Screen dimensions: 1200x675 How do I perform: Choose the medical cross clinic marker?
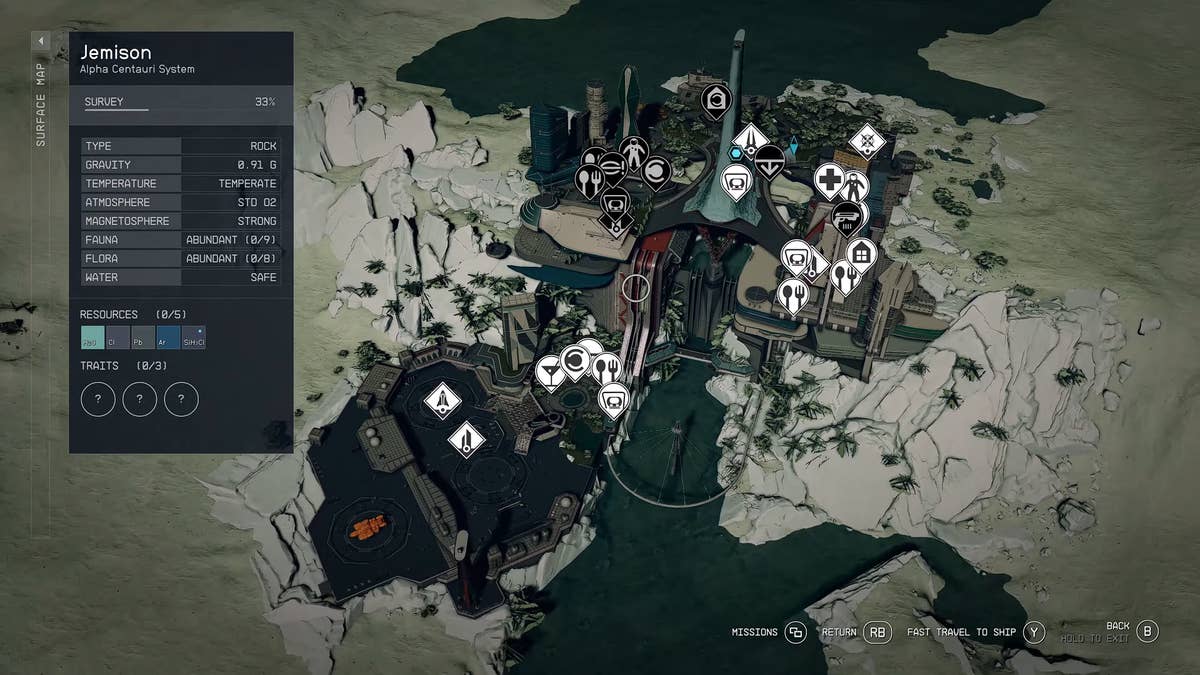829,181
